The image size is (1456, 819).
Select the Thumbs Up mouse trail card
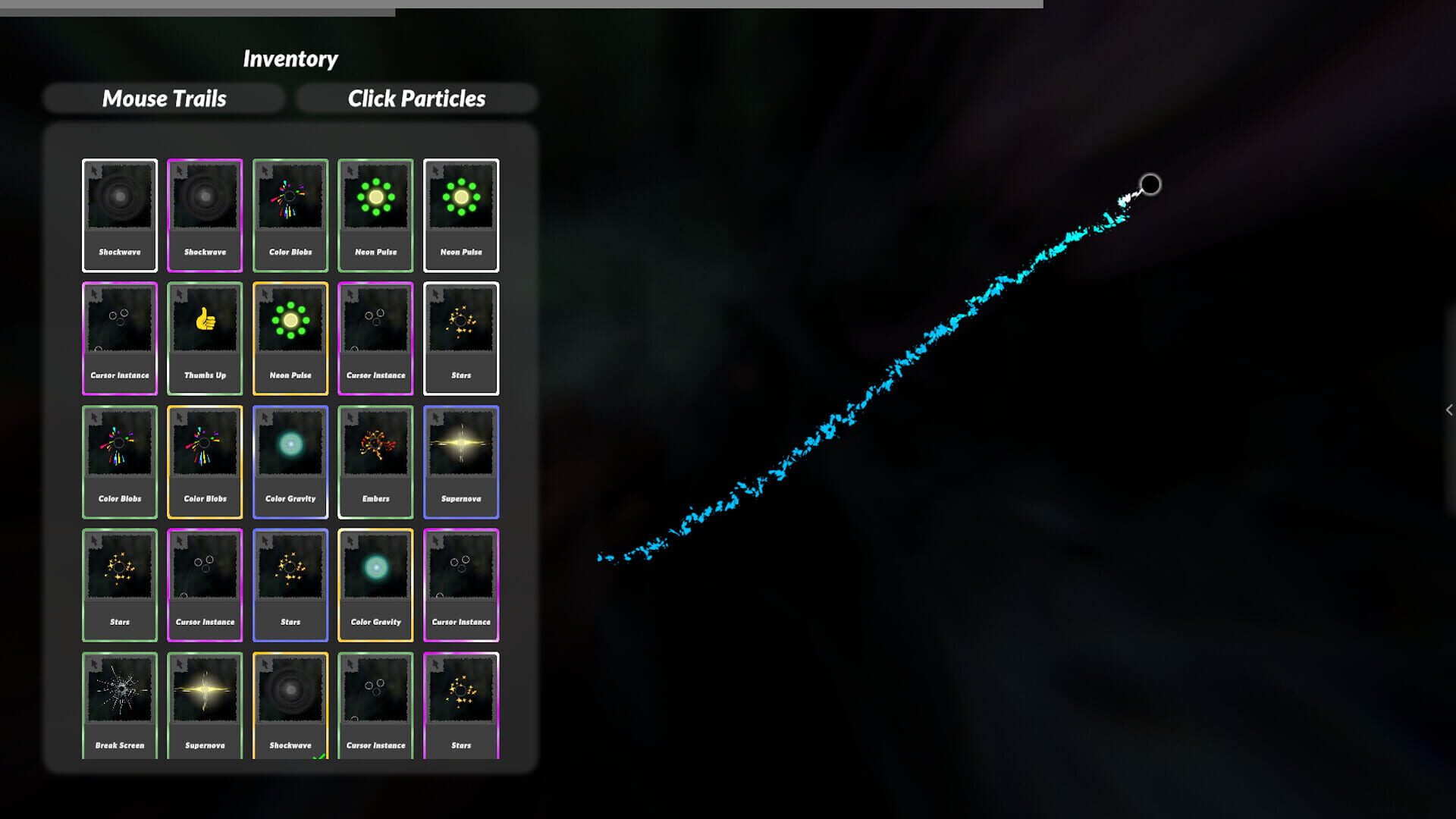click(x=205, y=337)
